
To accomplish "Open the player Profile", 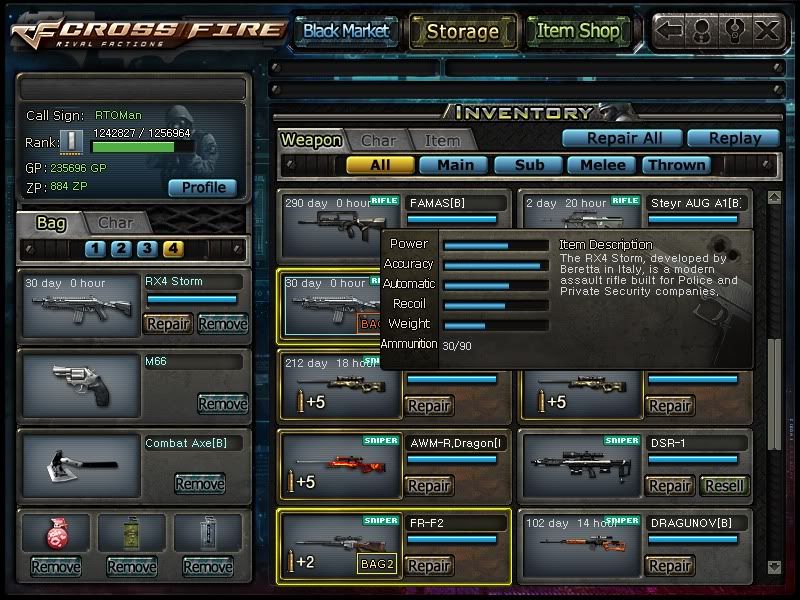I will click(x=203, y=187).
